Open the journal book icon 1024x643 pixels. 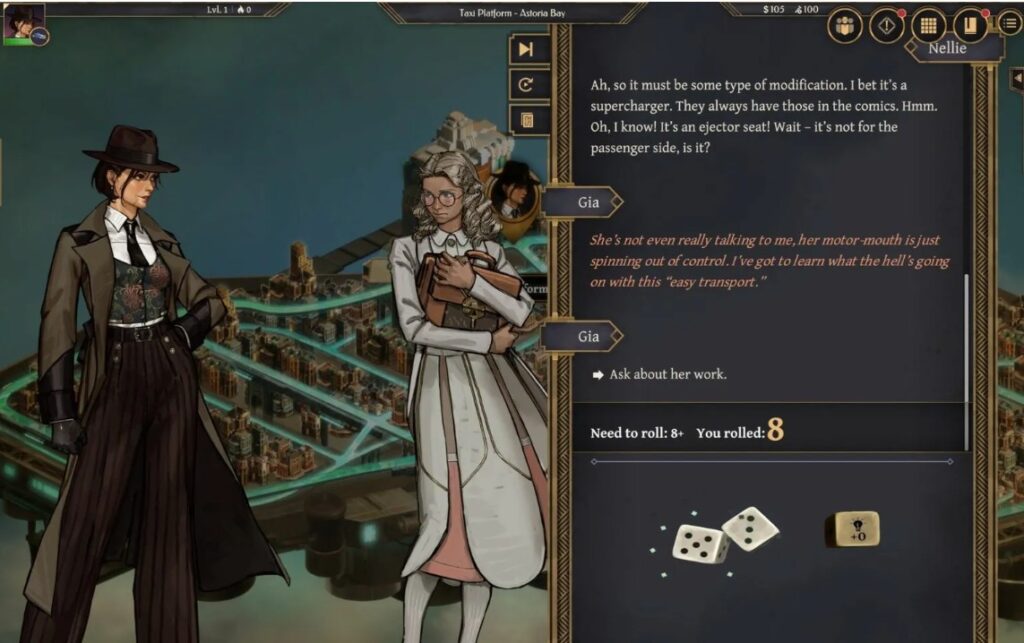pos(968,26)
